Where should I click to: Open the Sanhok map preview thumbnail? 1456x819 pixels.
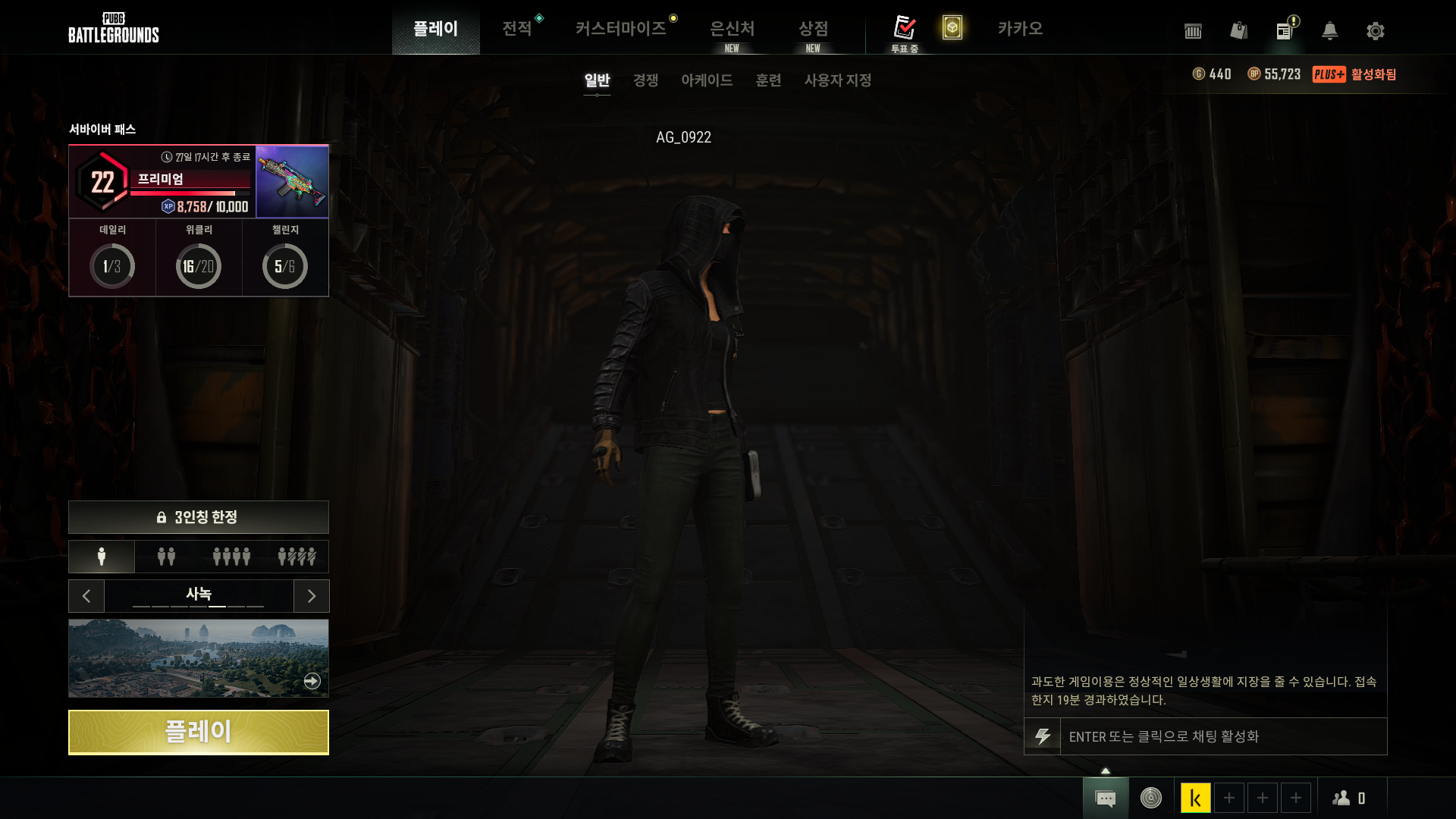[x=198, y=657]
